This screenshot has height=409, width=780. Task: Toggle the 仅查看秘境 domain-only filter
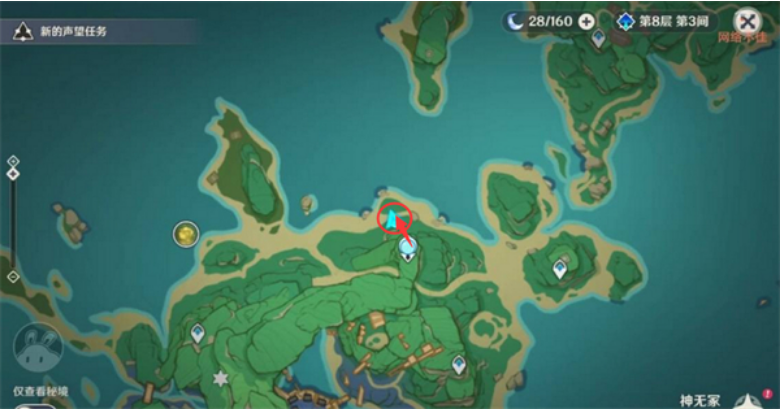coord(38,346)
